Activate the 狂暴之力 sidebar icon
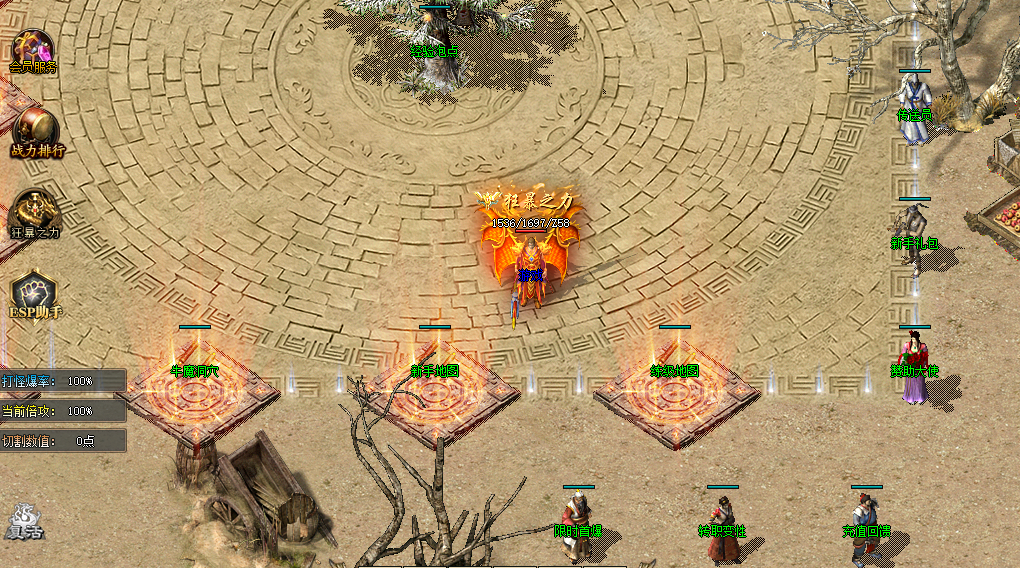Screen dimensions: 1020x568 [x=35, y=214]
